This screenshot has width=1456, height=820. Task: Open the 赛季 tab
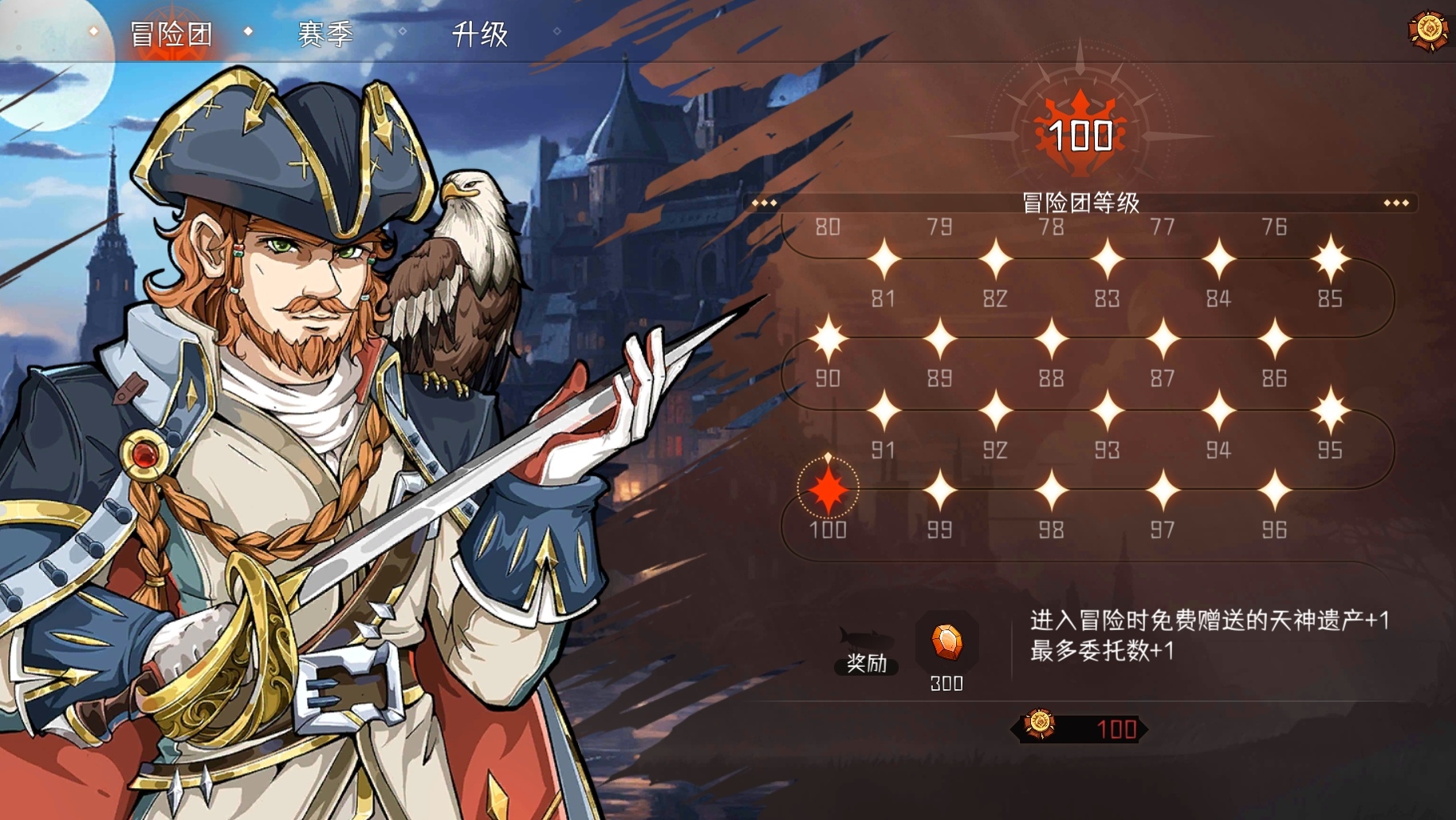click(325, 34)
